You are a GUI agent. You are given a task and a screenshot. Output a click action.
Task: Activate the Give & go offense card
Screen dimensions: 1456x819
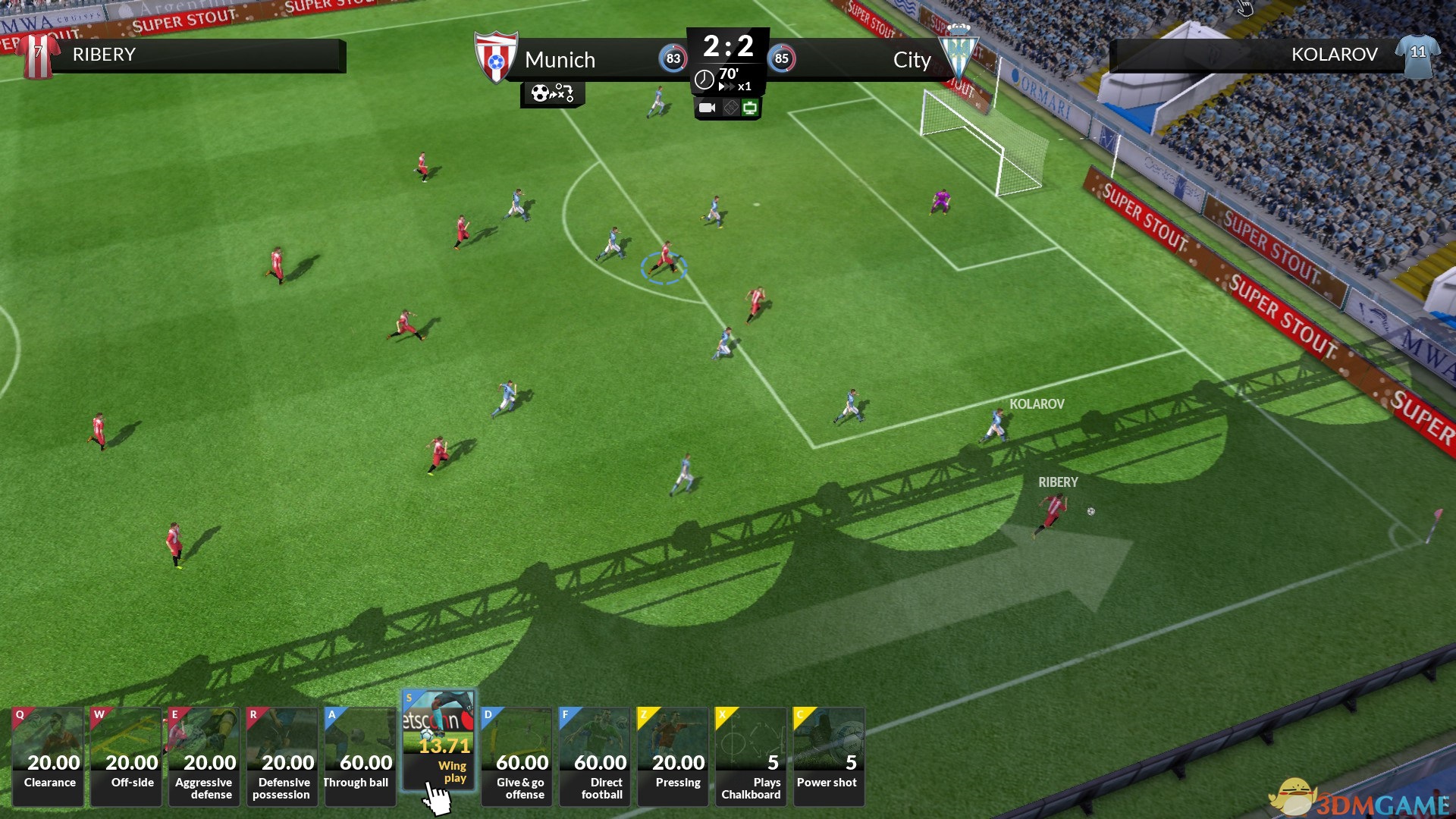tap(516, 756)
